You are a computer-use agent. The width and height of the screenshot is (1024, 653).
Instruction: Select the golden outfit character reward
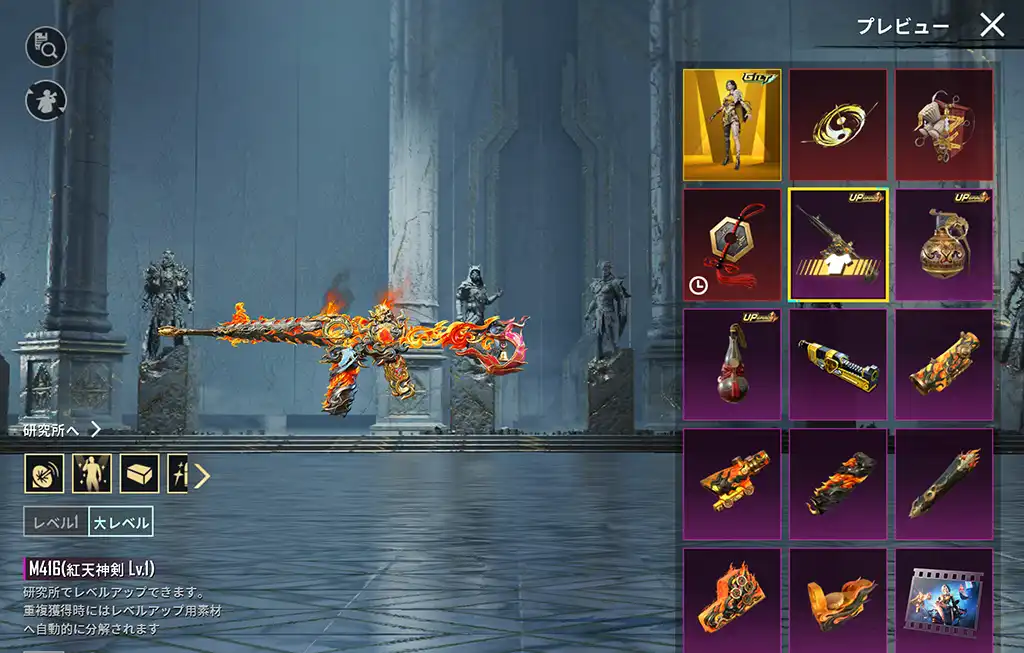(732, 125)
